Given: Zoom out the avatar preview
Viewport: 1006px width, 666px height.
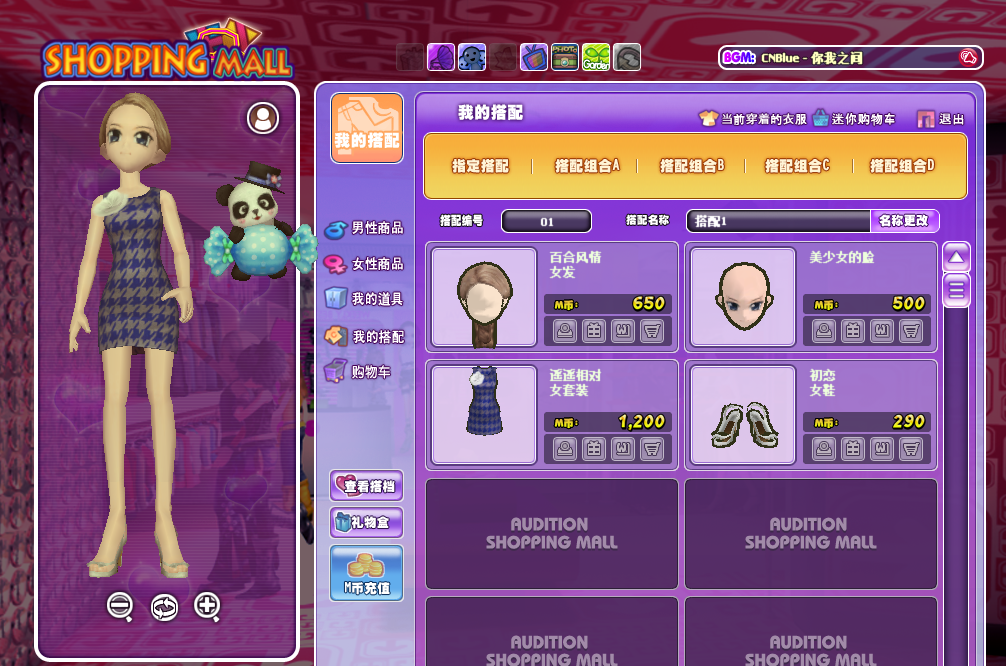Looking at the screenshot, I should (120, 605).
